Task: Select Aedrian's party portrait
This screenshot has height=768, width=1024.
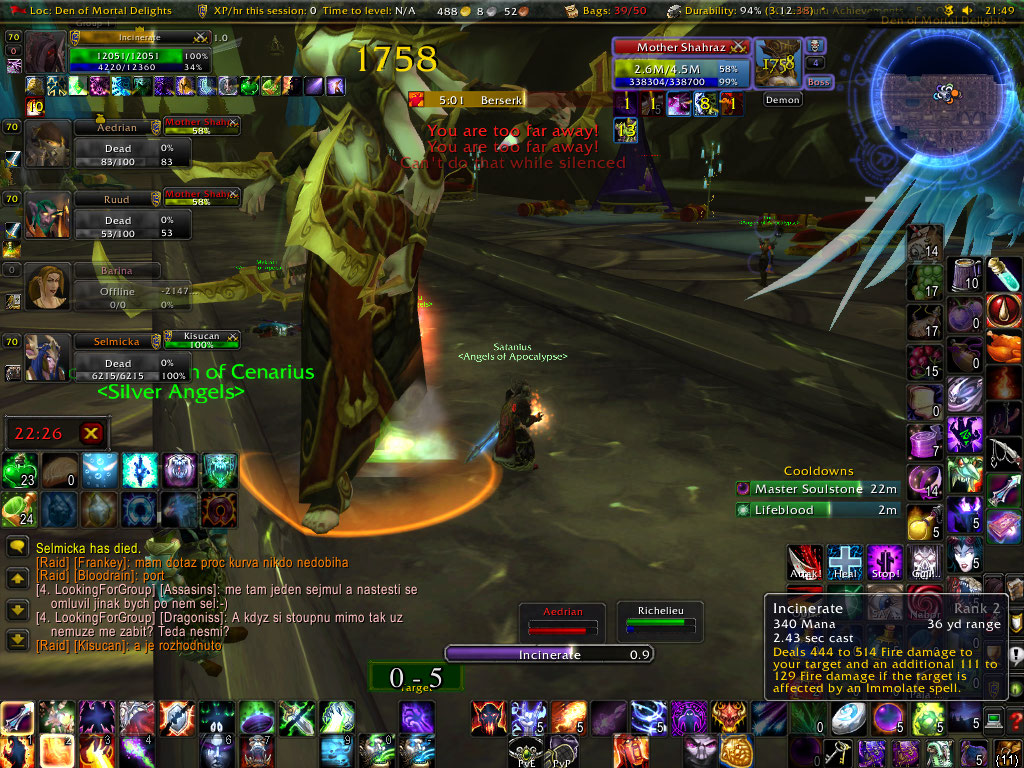Action: point(46,142)
